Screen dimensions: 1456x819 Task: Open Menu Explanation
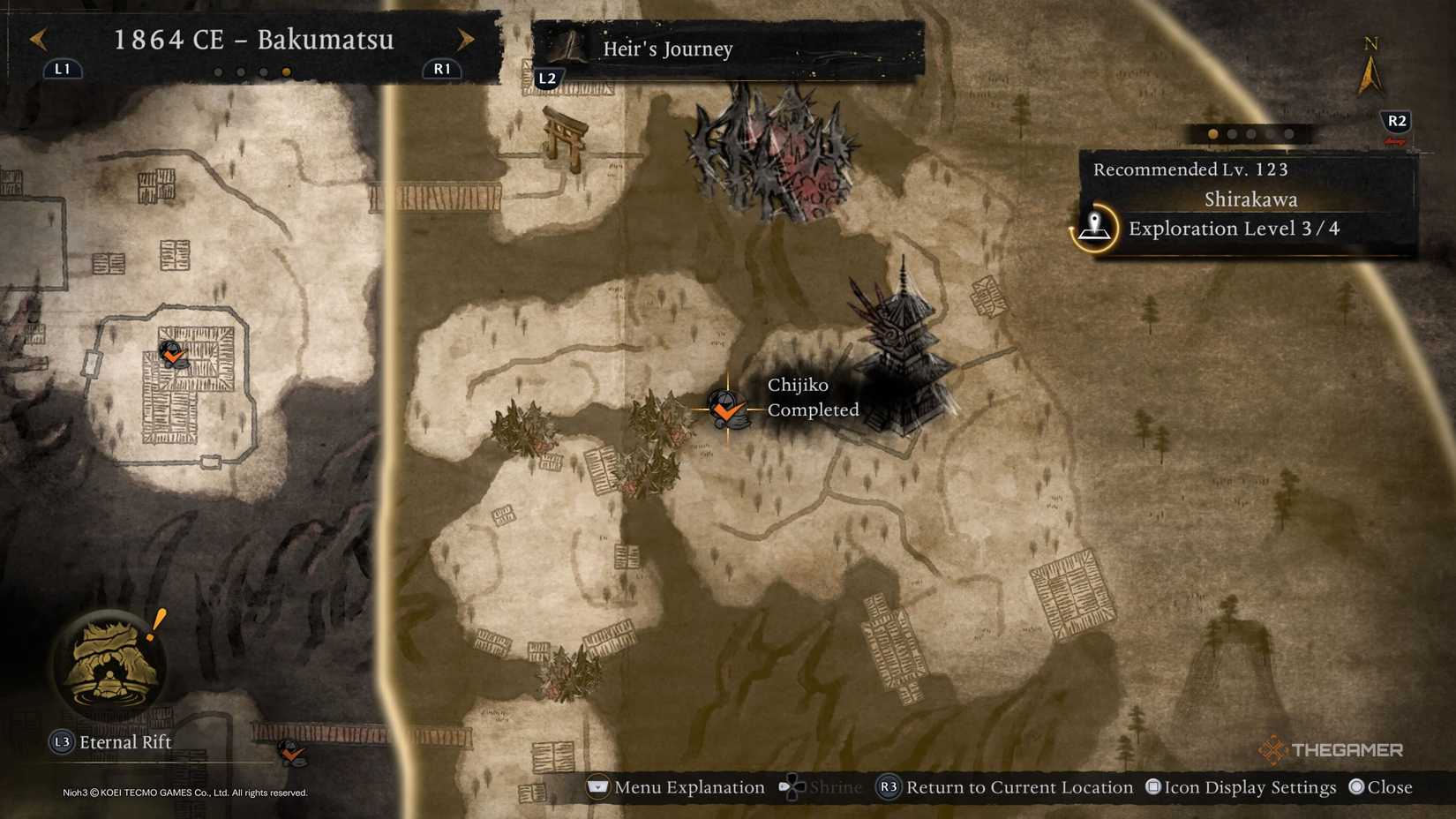[675, 786]
